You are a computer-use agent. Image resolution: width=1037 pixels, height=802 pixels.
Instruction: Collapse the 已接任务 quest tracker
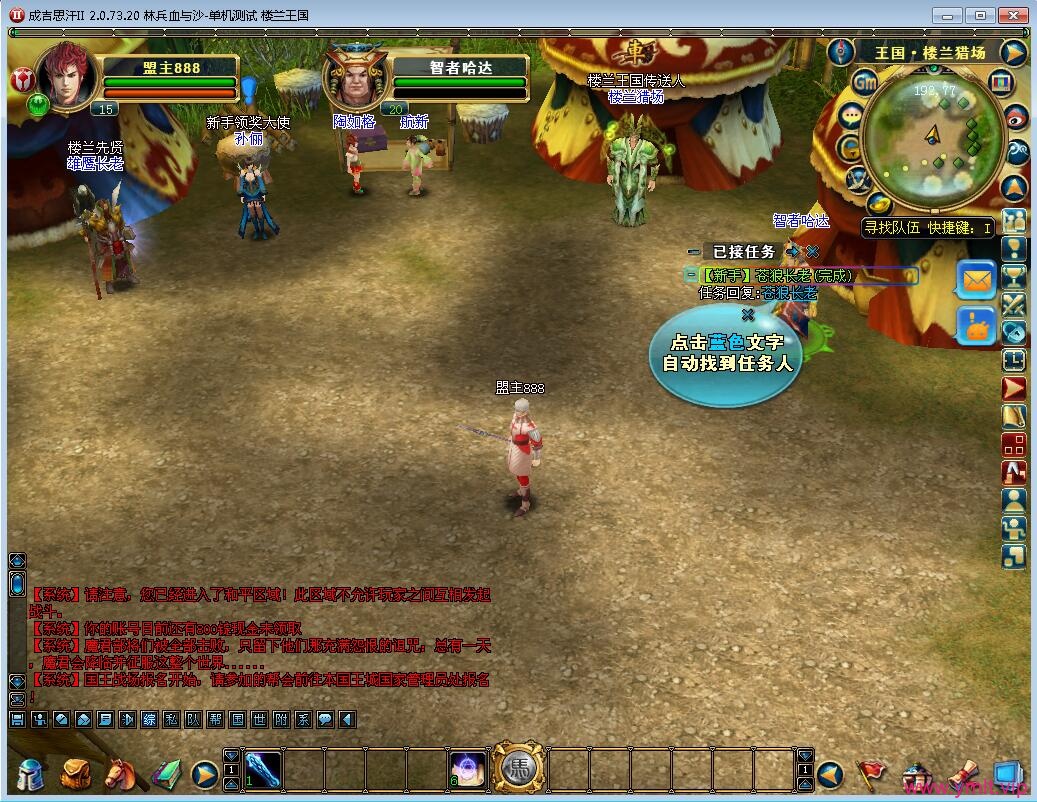[x=694, y=252]
